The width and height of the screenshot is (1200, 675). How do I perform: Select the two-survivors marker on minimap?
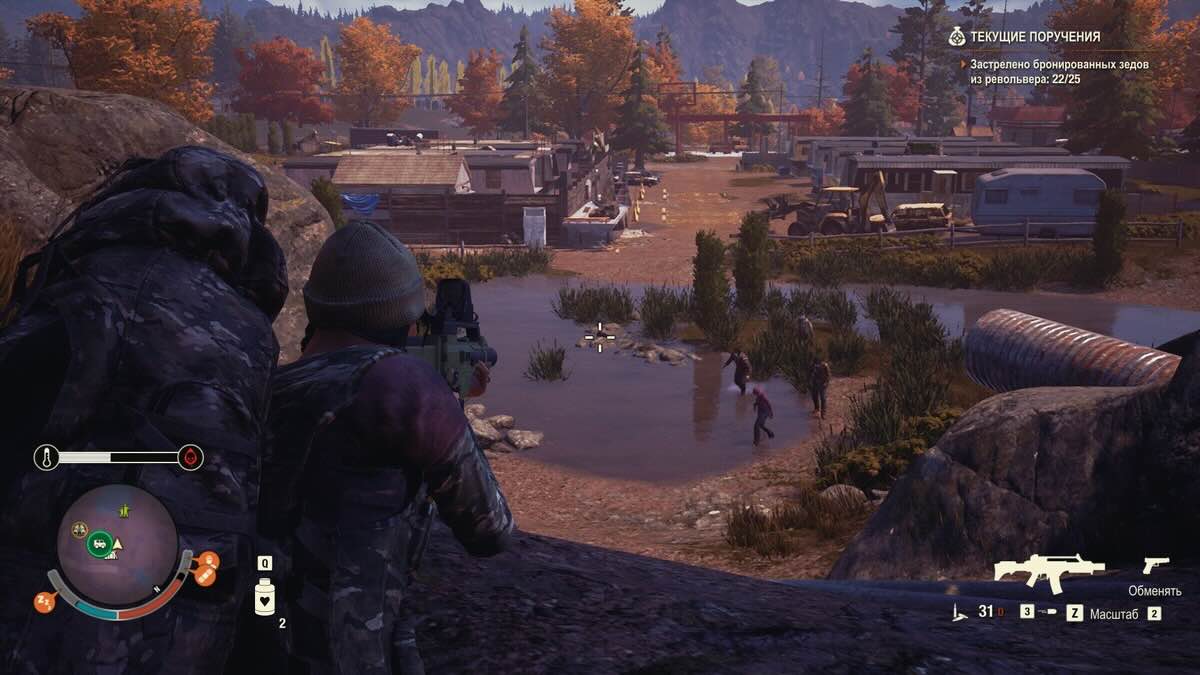(80, 530)
